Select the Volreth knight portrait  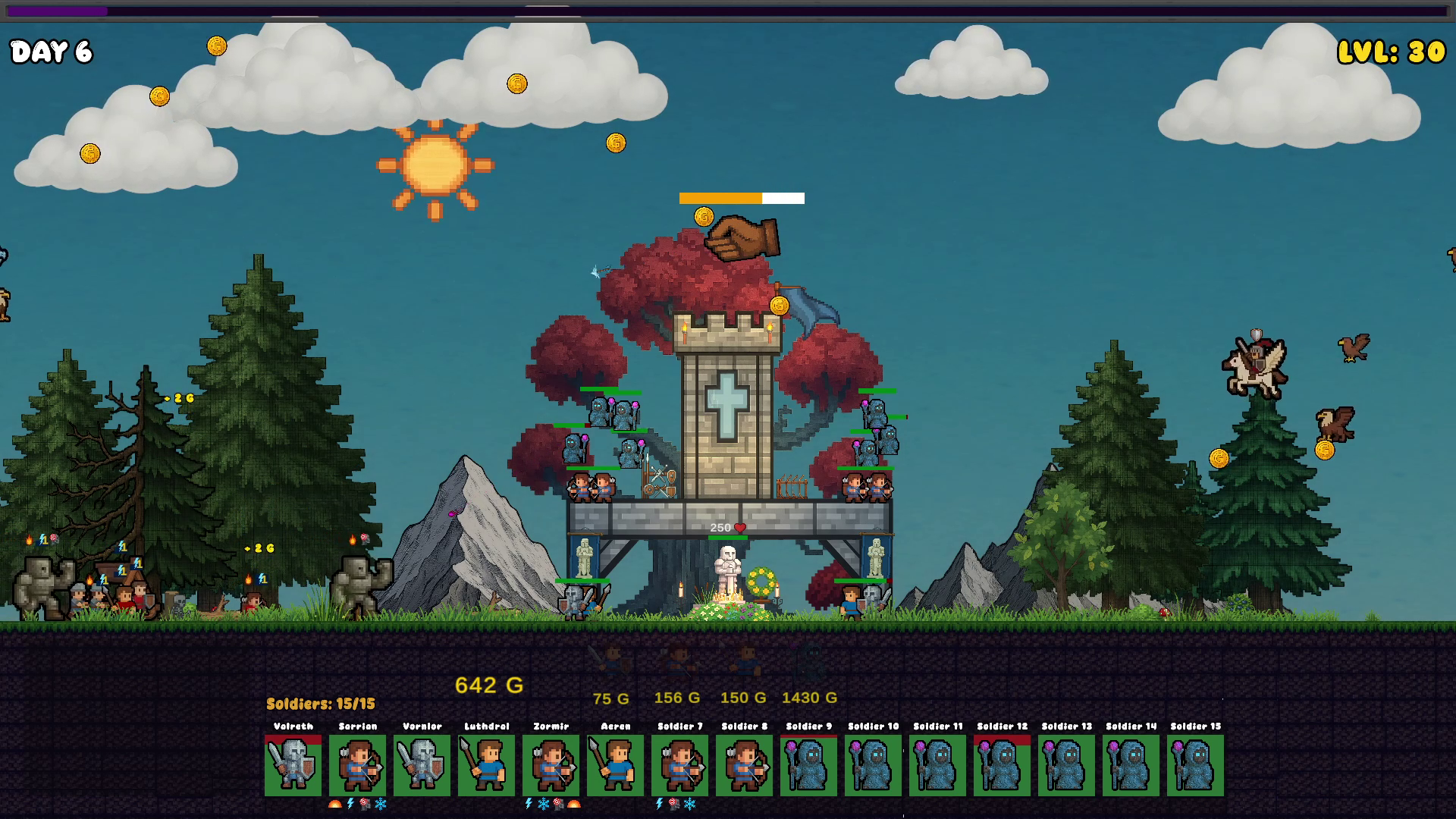point(293,764)
